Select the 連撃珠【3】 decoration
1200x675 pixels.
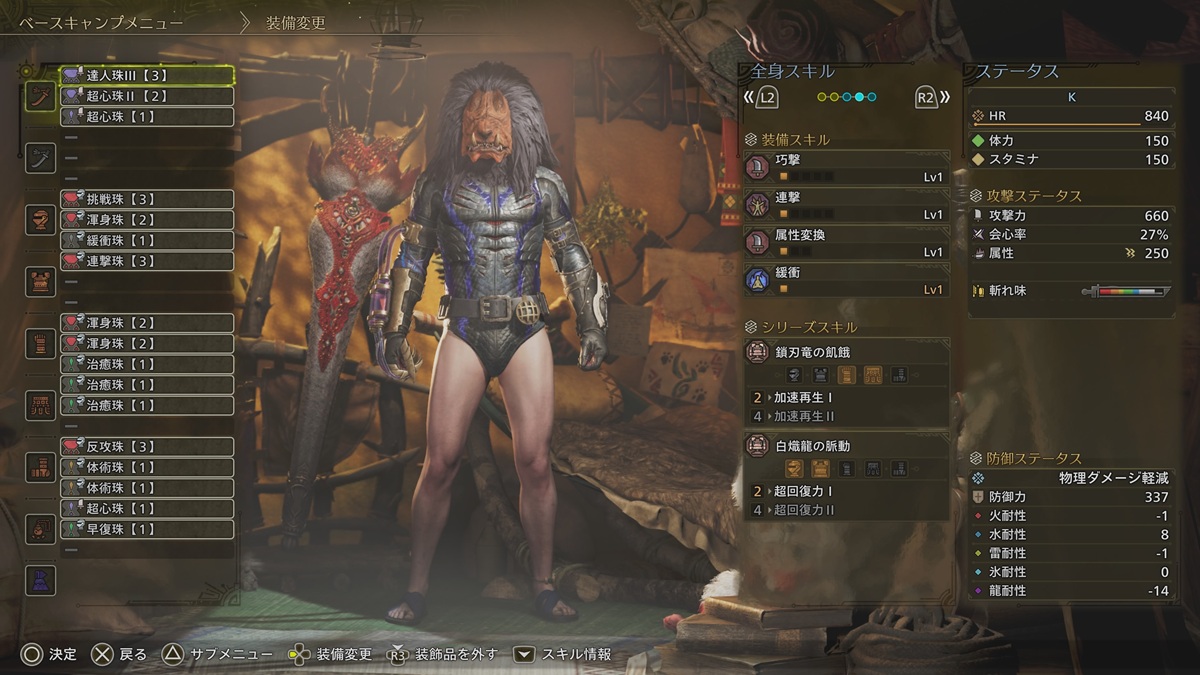tap(147, 261)
